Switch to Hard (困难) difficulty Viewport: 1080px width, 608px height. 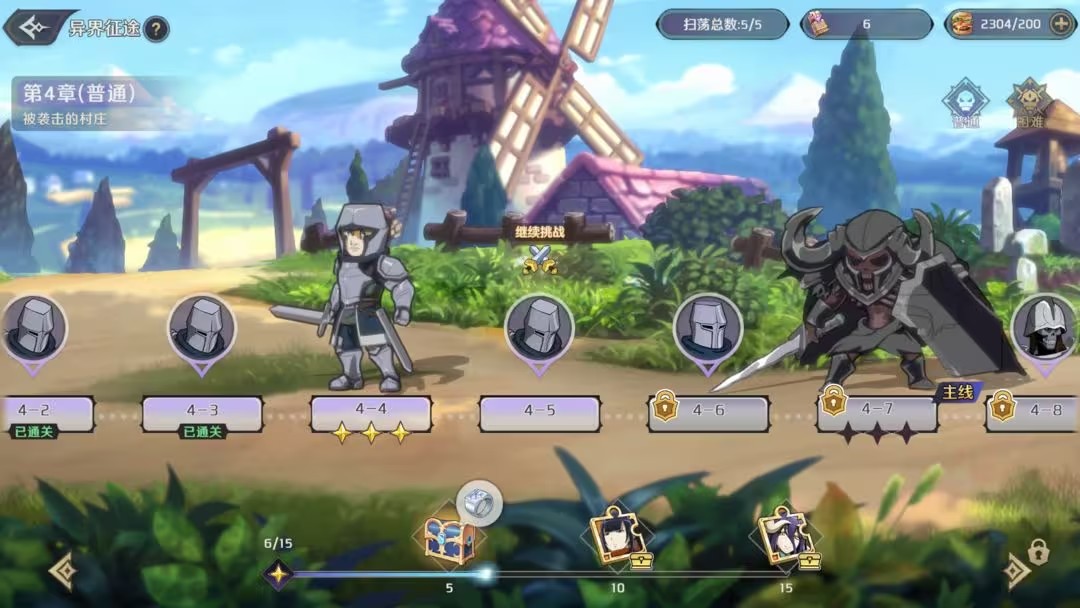[1028, 103]
